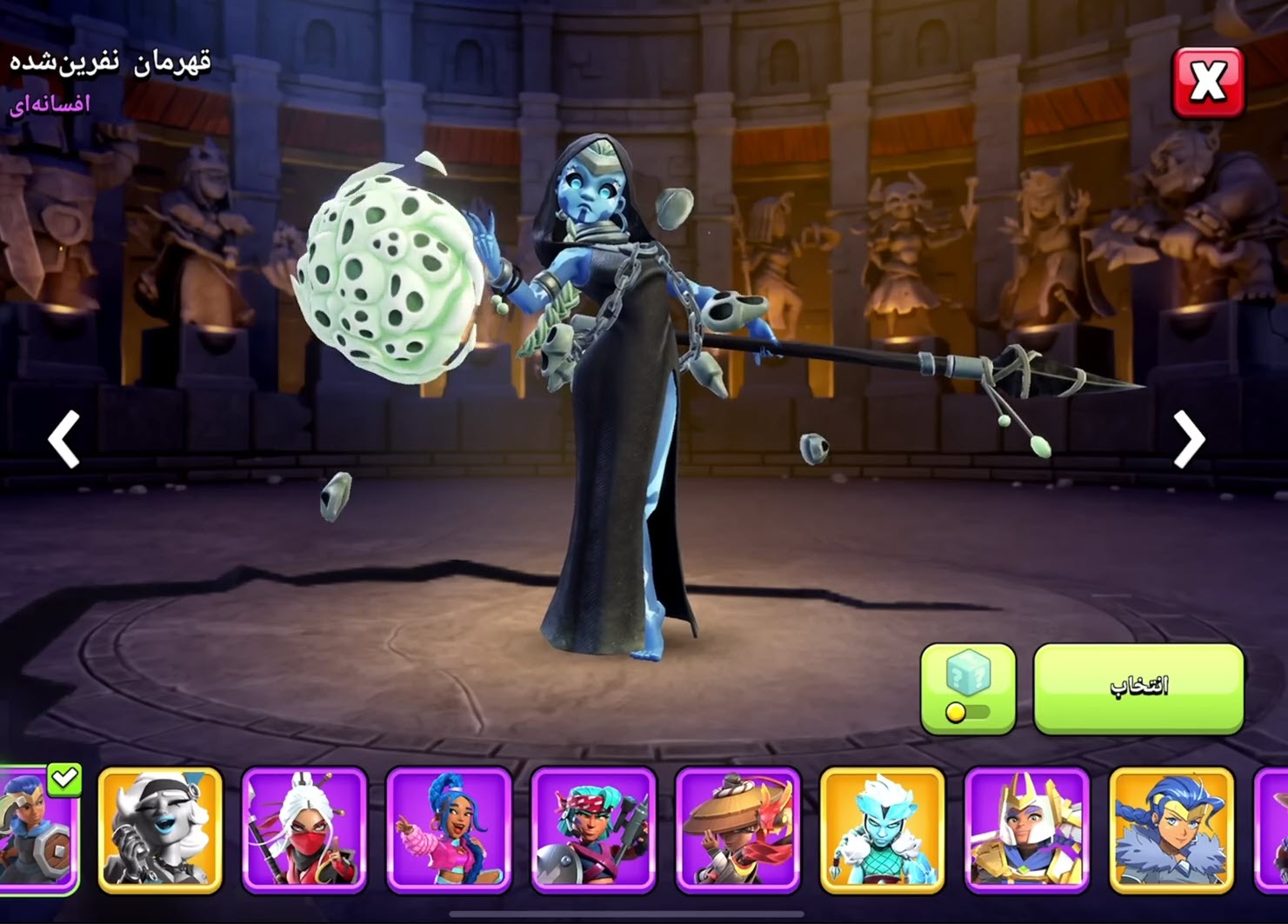Show the next skin with right arrow
Viewport: 1288px width, 924px height.
click(1189, 440)
